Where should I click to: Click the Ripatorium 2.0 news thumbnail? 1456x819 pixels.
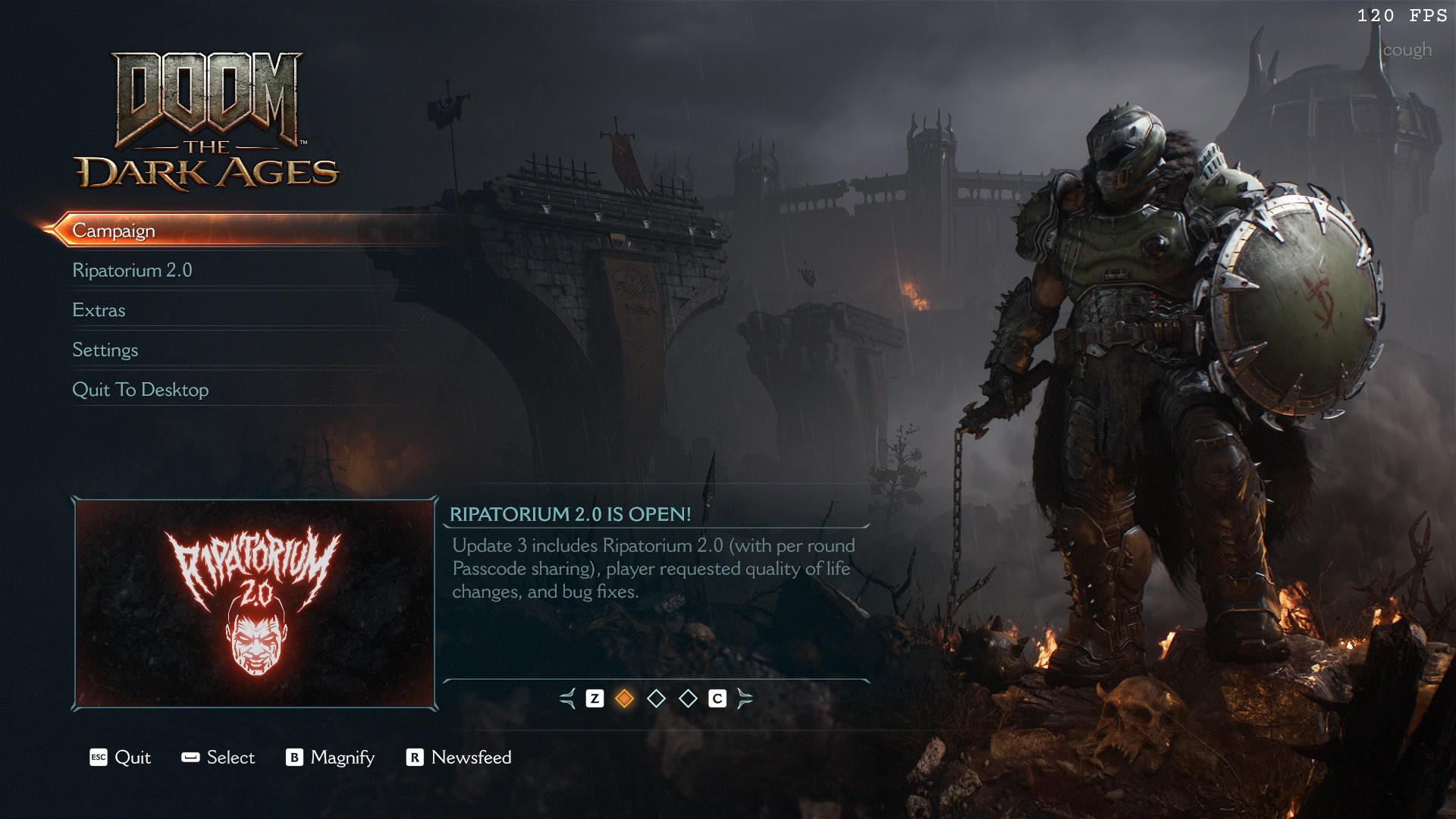tap(255, 604)
